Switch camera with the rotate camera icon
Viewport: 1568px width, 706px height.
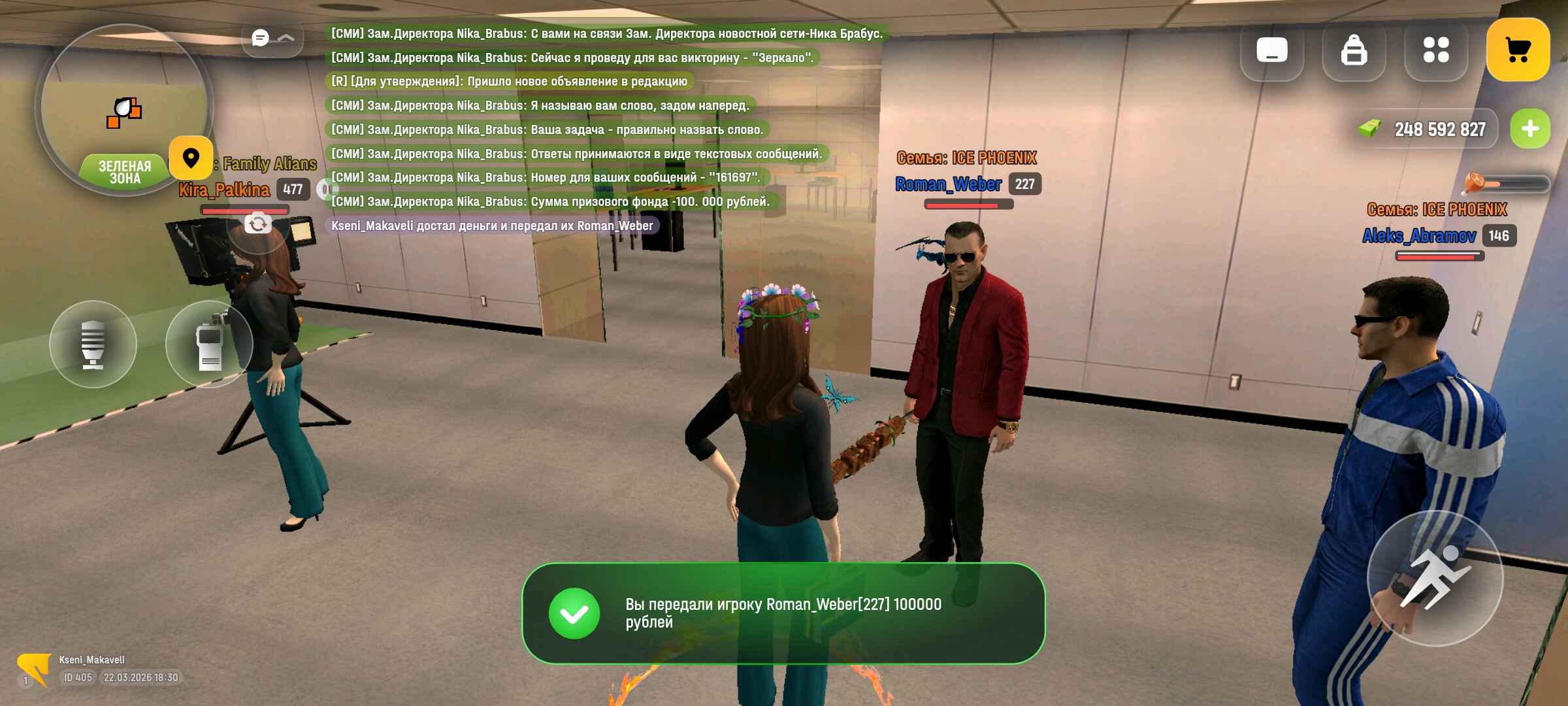pos(258,224)
